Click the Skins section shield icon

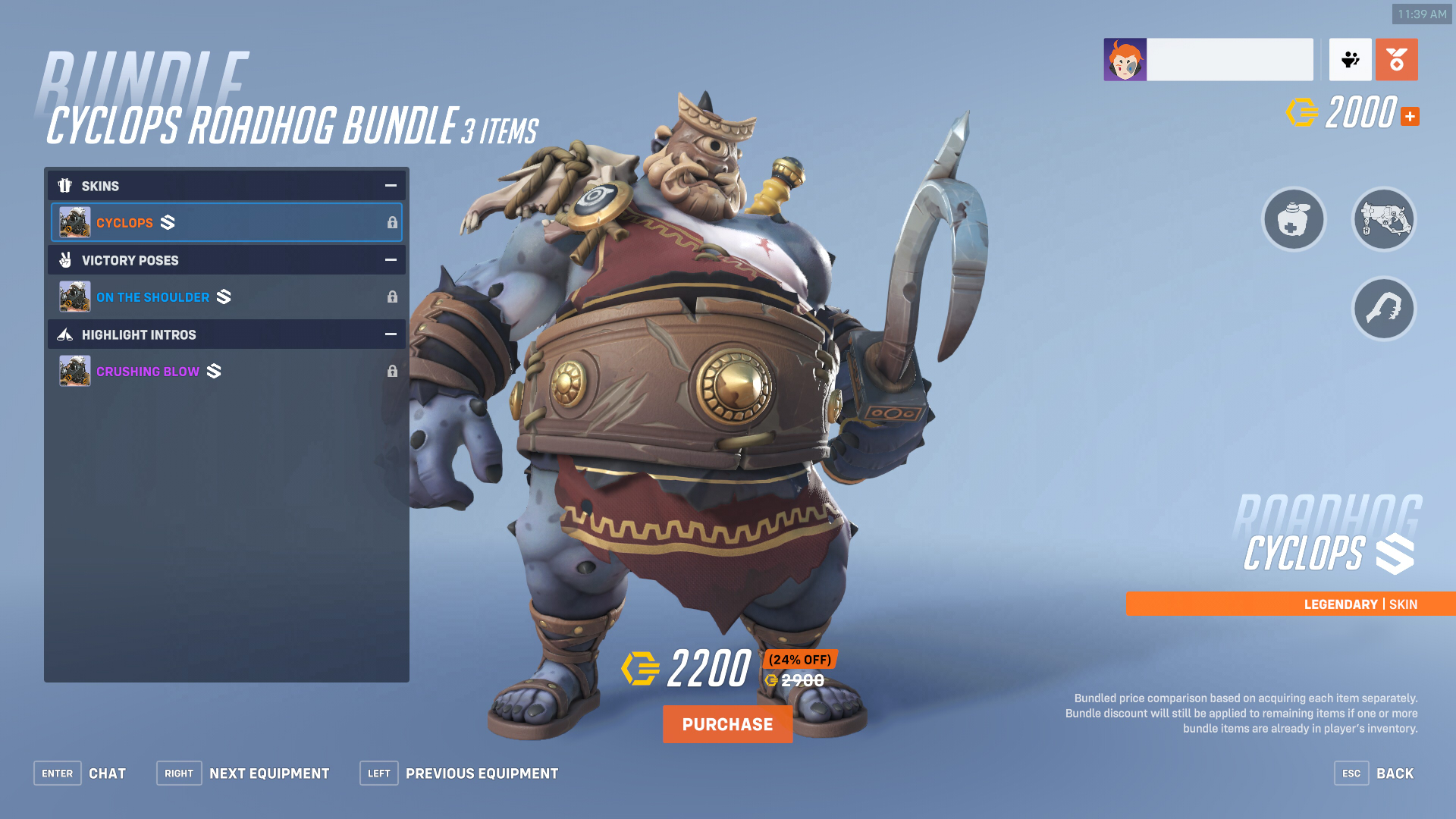click(x=65, y=185)
